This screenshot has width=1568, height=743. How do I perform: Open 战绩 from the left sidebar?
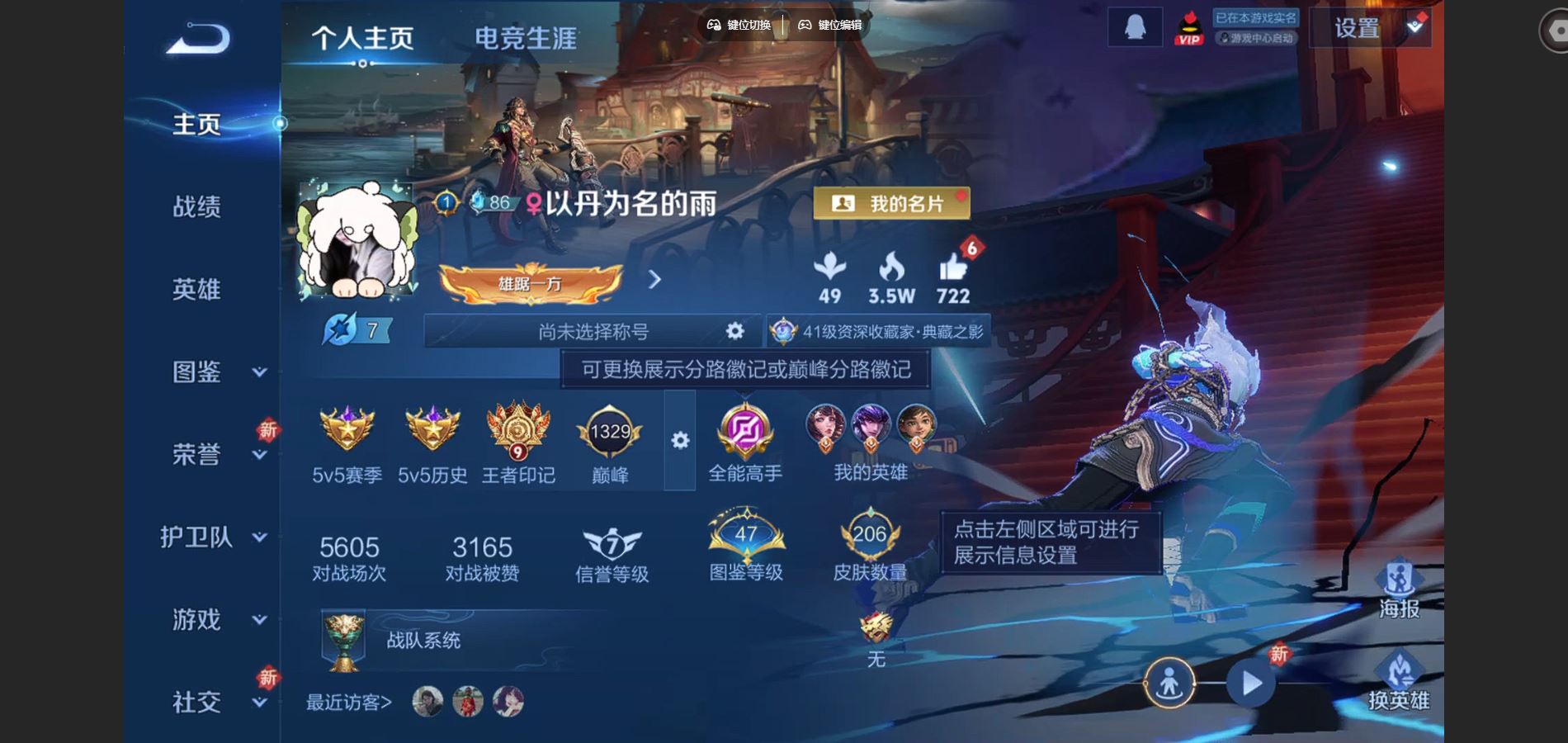pyautogui.click(x=198, y=208)
